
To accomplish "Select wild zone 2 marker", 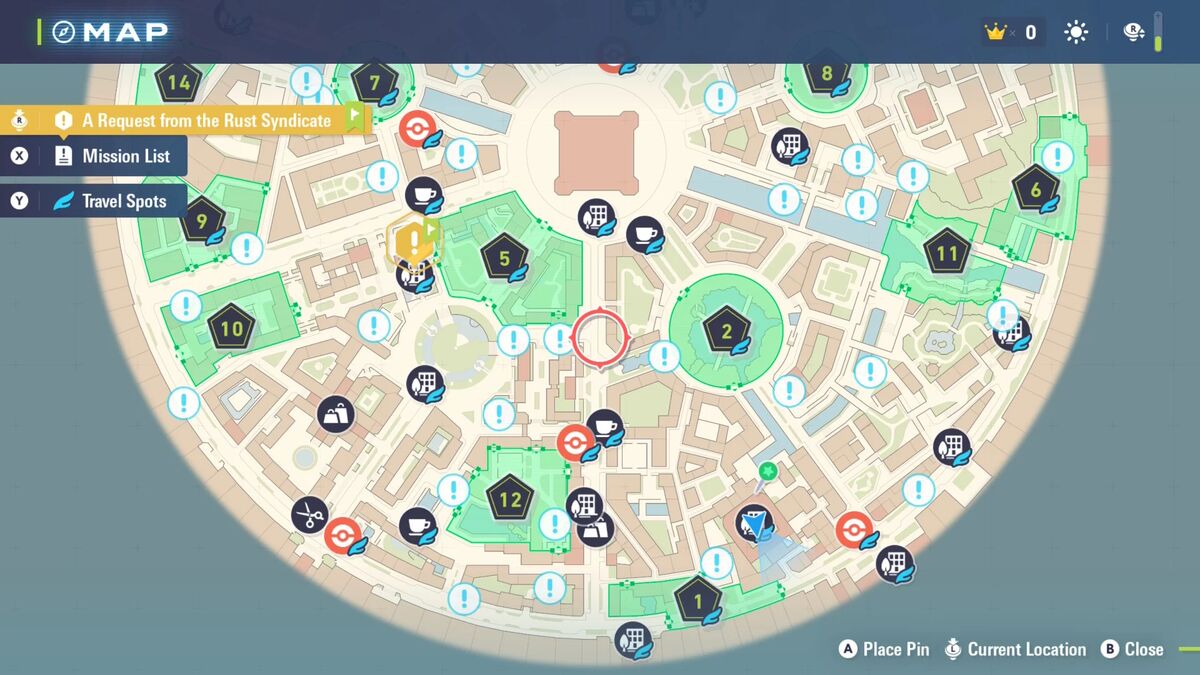I will [x=726, y=332].
